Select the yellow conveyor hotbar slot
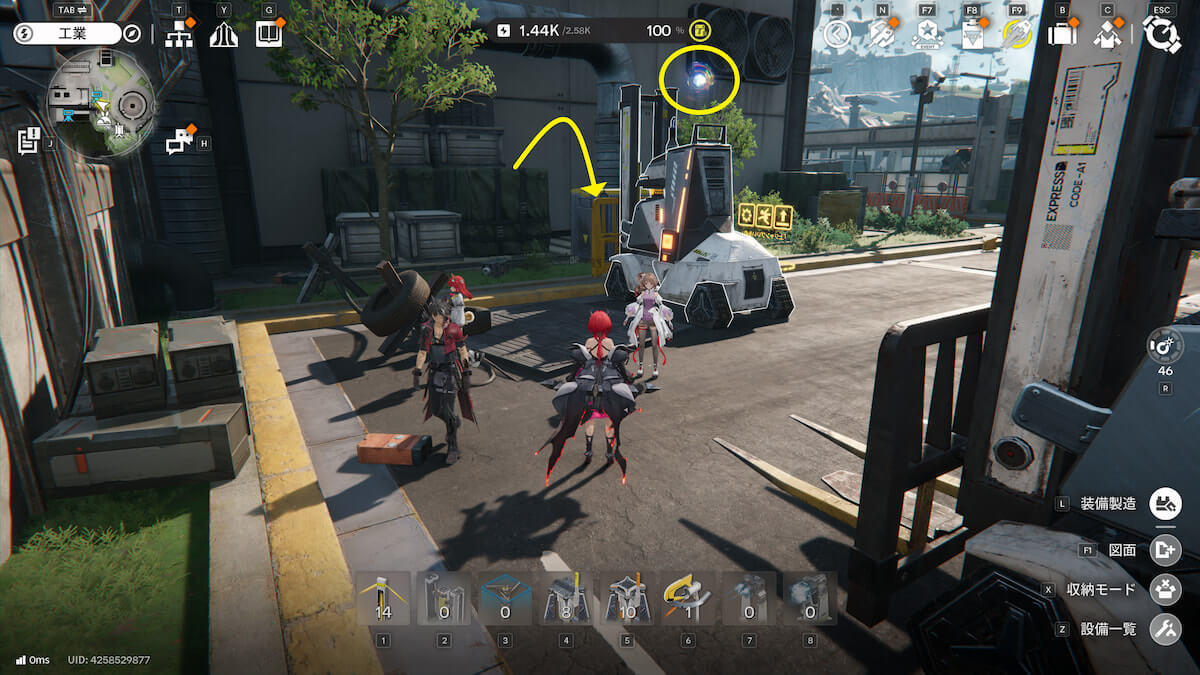 coord(687,599)
